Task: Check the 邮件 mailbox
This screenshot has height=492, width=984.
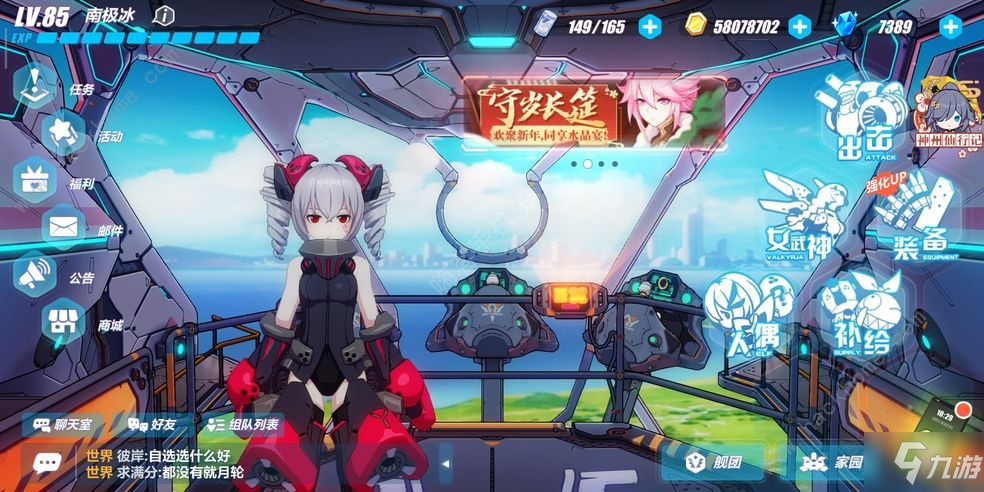Action: pos(64,227)
